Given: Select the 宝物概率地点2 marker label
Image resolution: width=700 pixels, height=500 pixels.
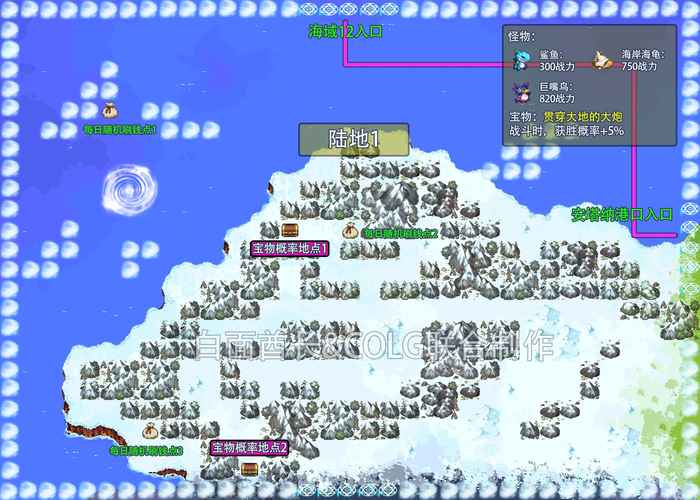Looking at the screenshot, I should click(x=249, y=448).
